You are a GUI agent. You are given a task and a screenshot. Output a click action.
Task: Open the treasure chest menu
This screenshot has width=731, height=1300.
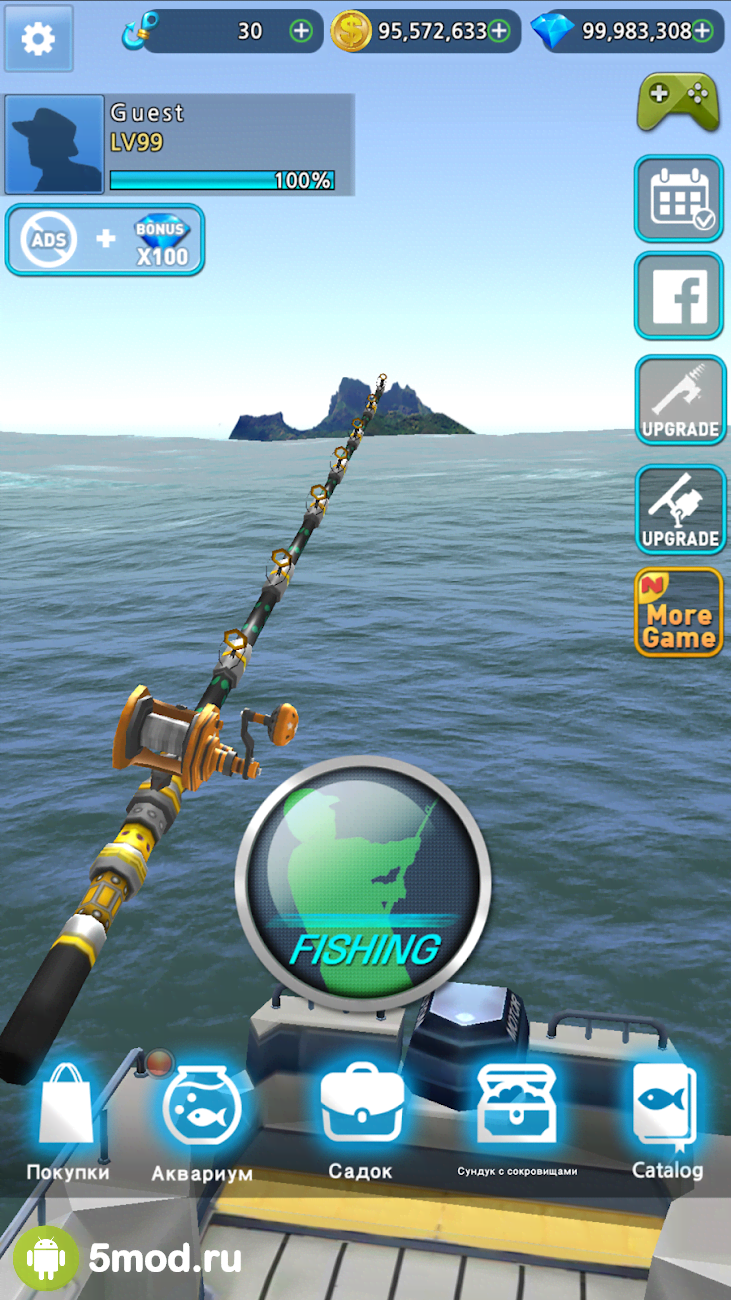coord(516,1115)
